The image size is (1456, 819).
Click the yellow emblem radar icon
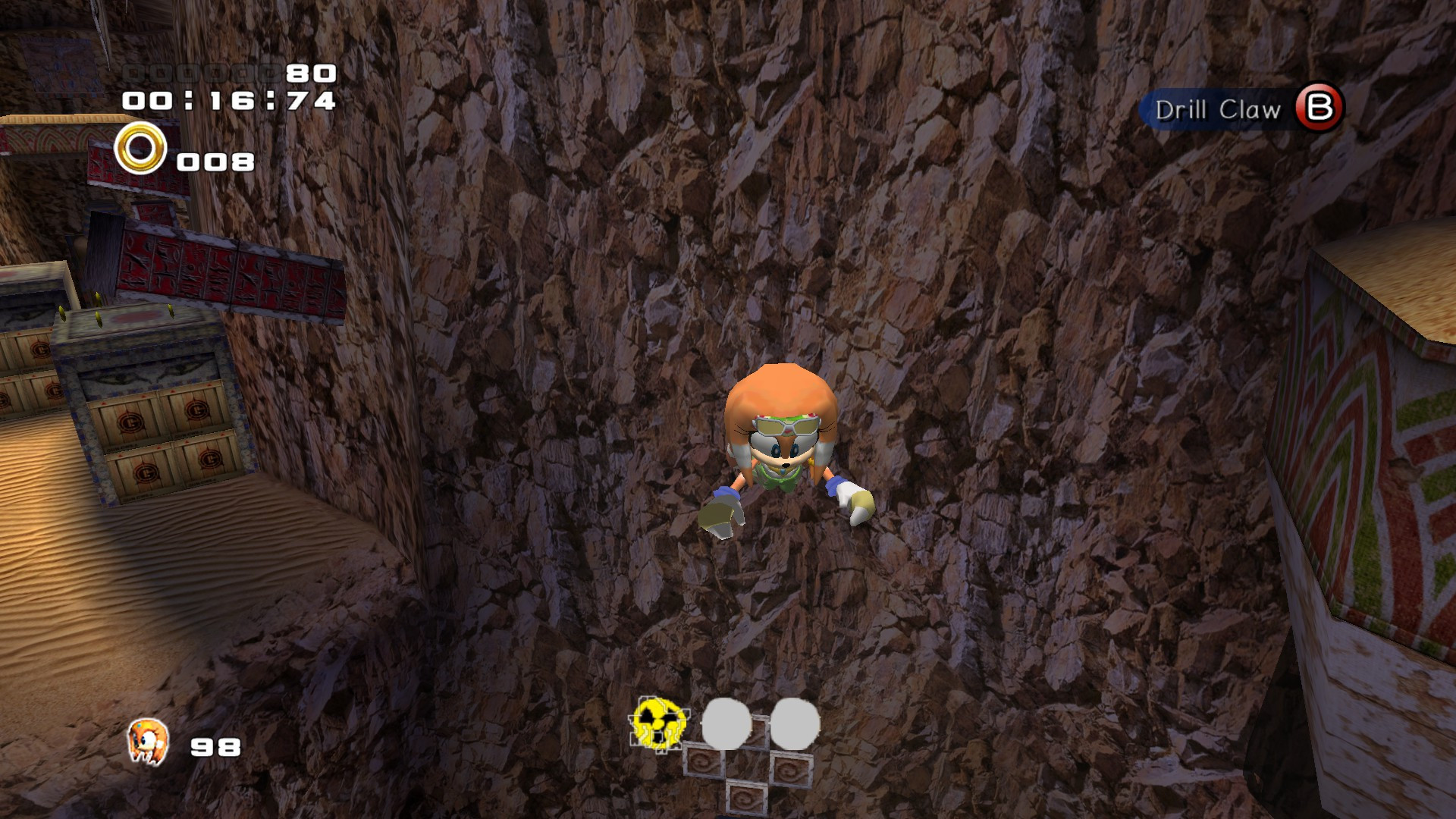click(x=659, y=723)
